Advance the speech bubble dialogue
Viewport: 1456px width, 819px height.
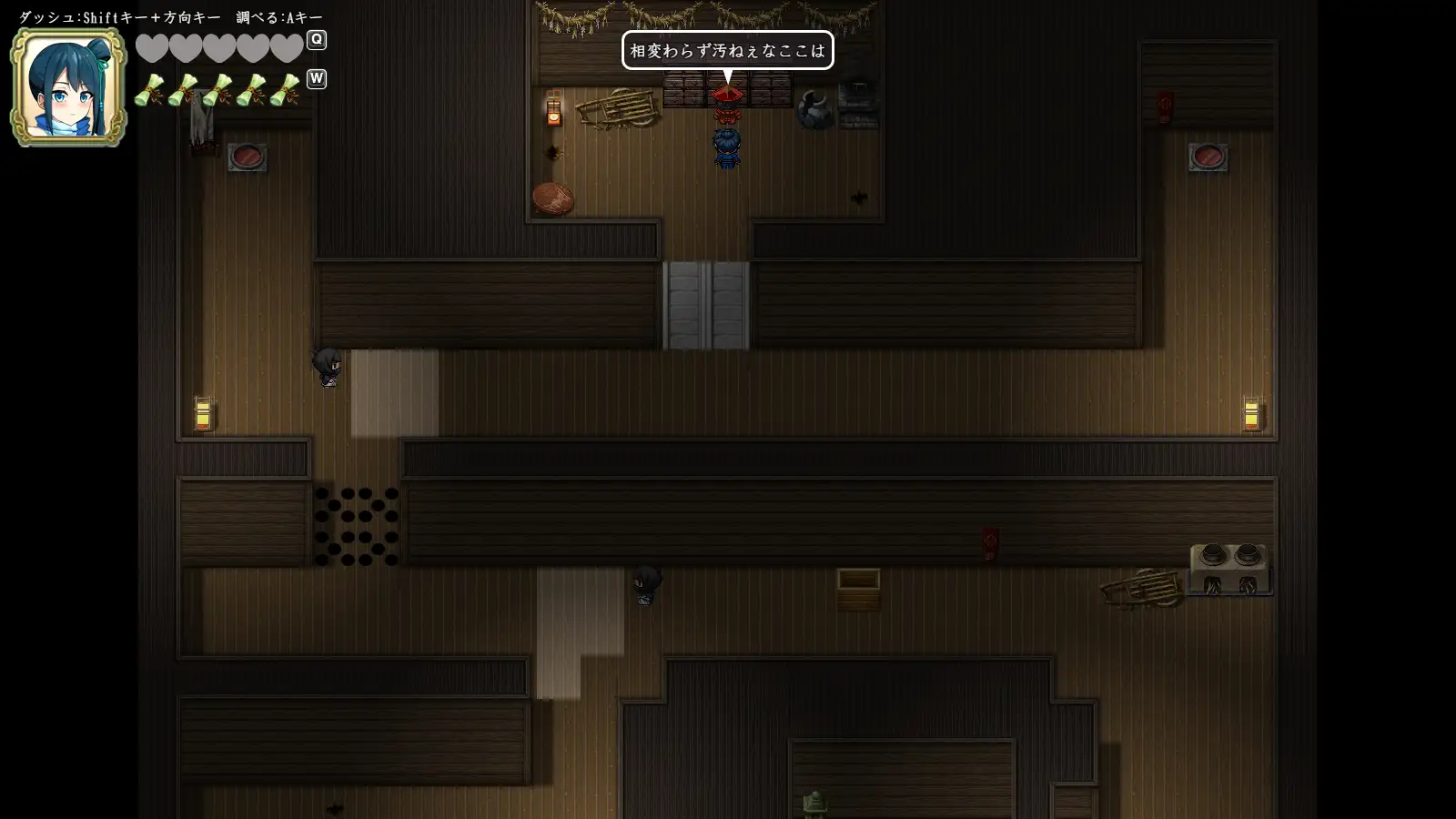pyautogui.click(x=727, y=51)
